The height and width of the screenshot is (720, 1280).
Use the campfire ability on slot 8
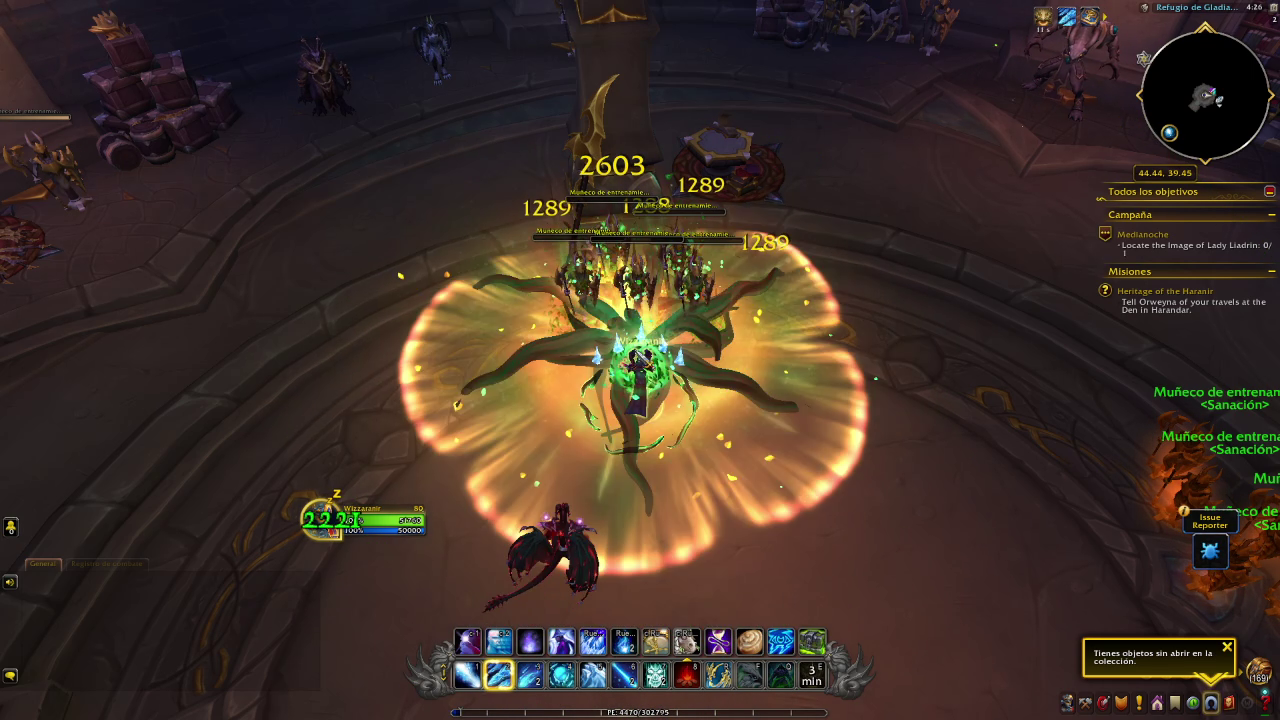pos(687,676)
